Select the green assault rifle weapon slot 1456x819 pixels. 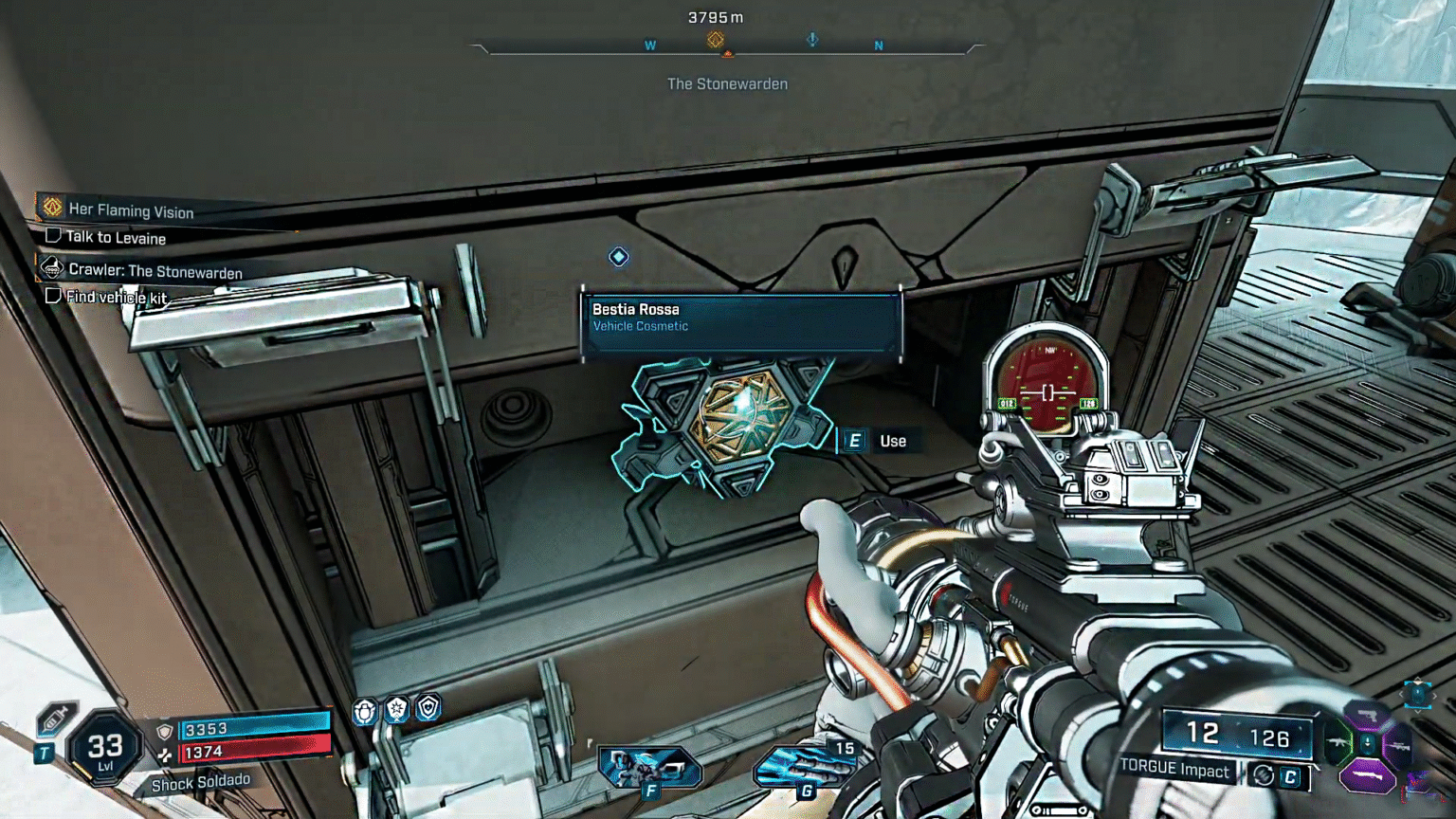point(1337,742)
